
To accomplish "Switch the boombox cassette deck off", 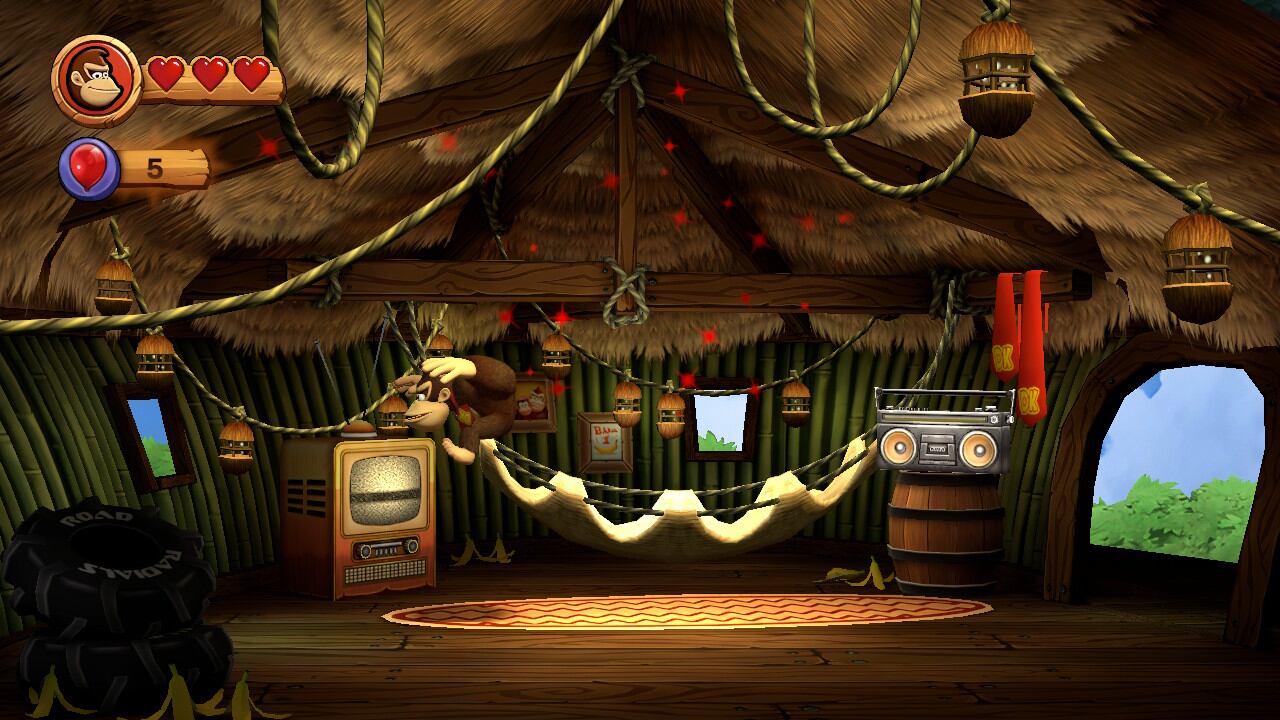I will pyautogui.click(x=938, y=447).
